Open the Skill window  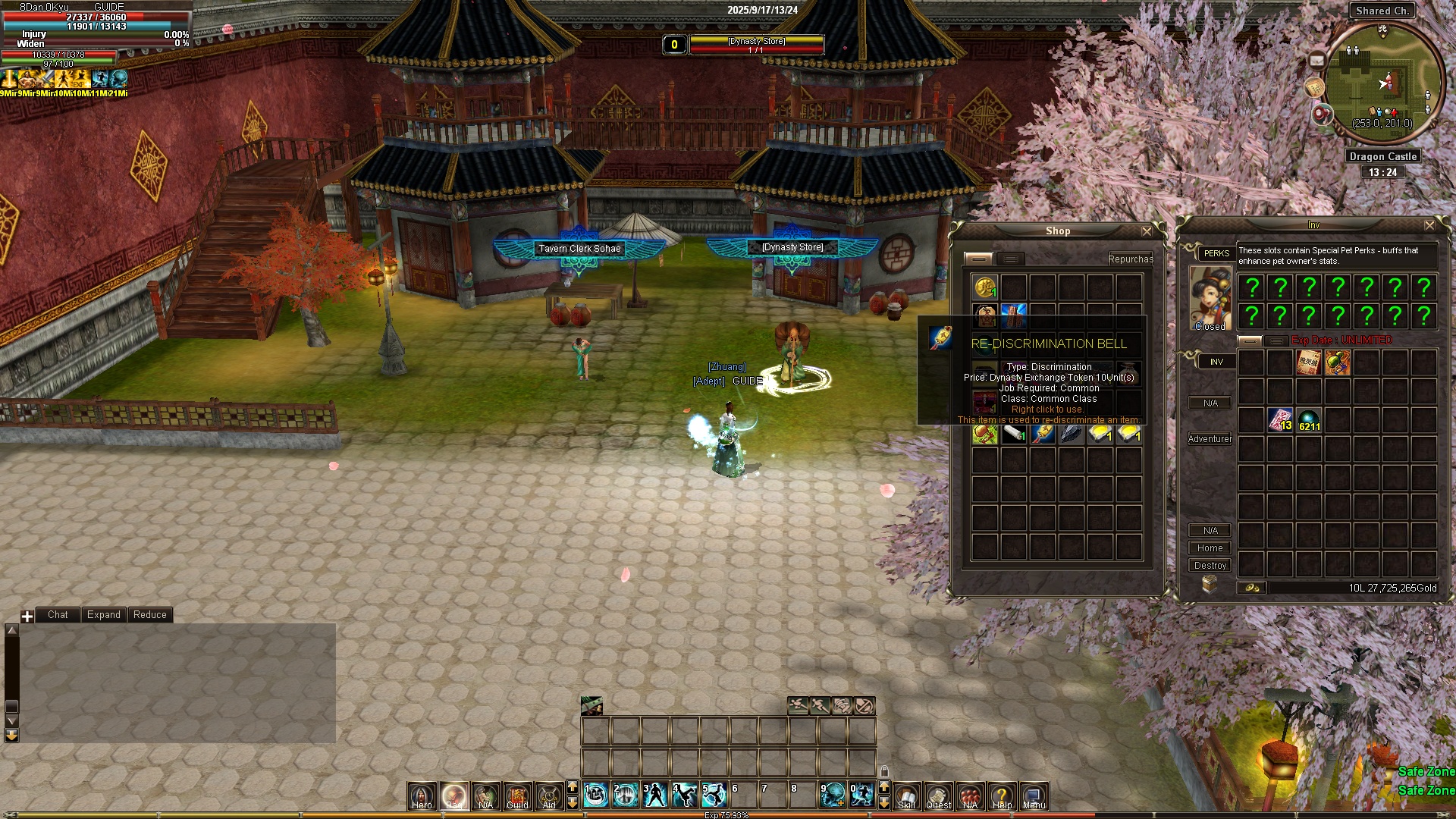coord(907,796)
